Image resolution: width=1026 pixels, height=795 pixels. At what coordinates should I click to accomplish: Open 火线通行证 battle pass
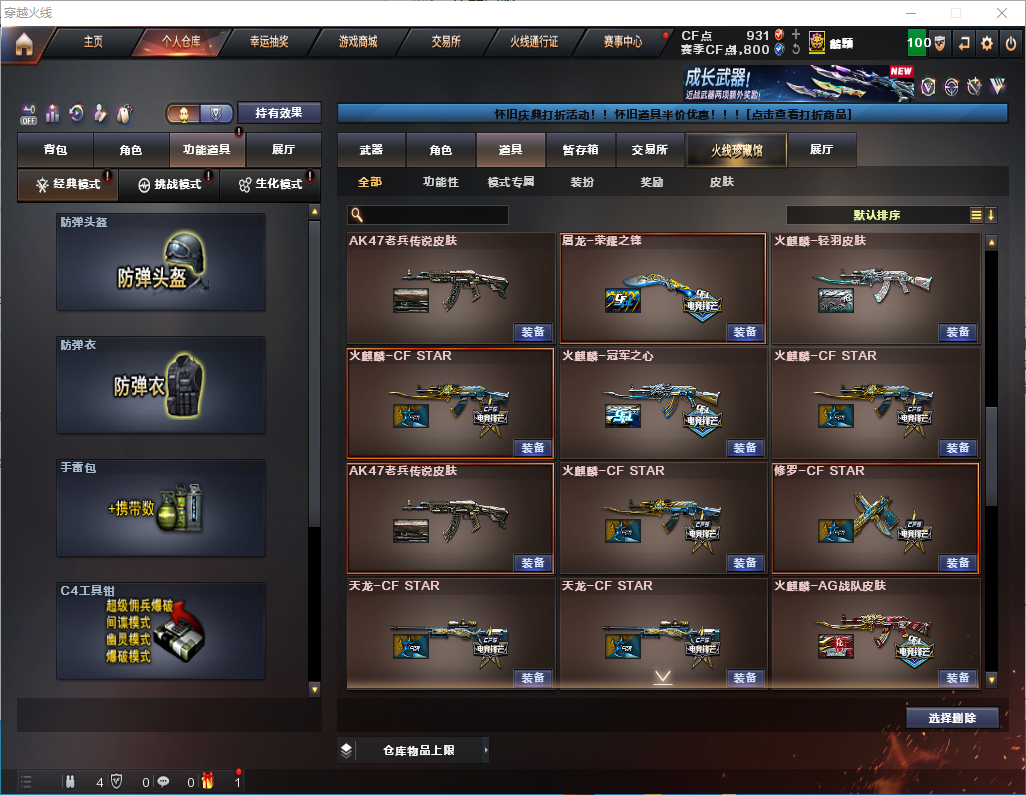(x=534, y=42)
